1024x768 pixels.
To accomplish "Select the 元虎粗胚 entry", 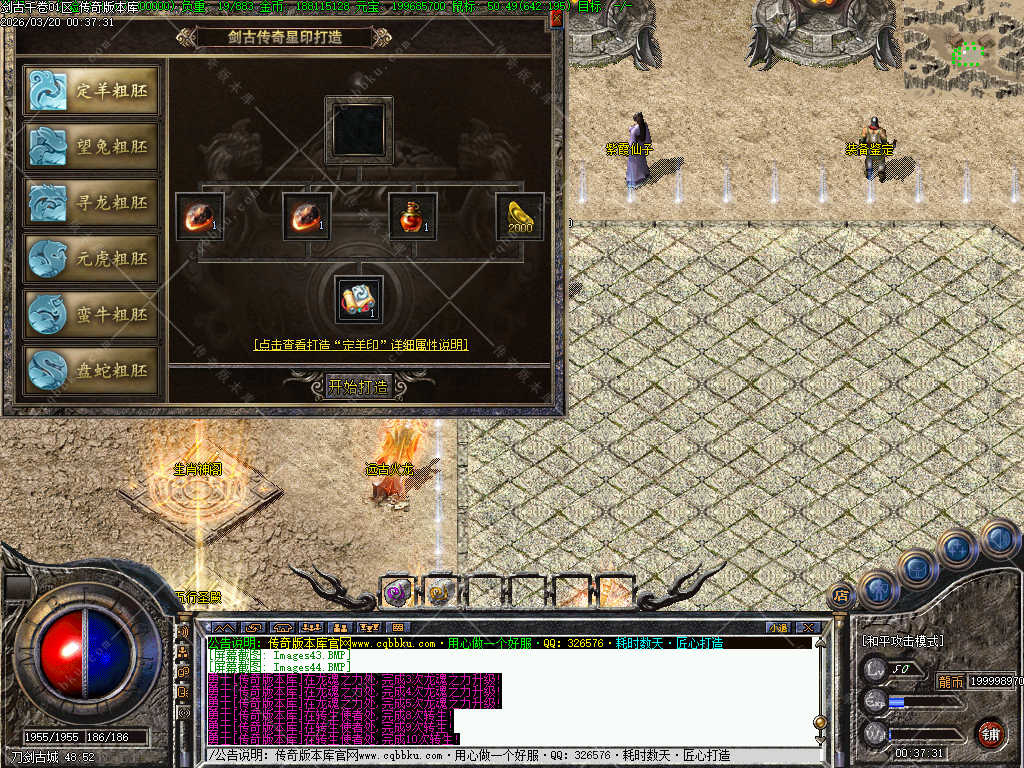I will tap(91, 259).
